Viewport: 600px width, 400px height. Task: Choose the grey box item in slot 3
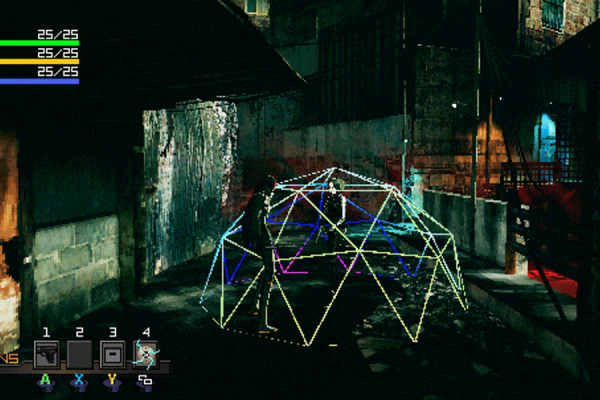pyautogui.click(x=112, y=354)
